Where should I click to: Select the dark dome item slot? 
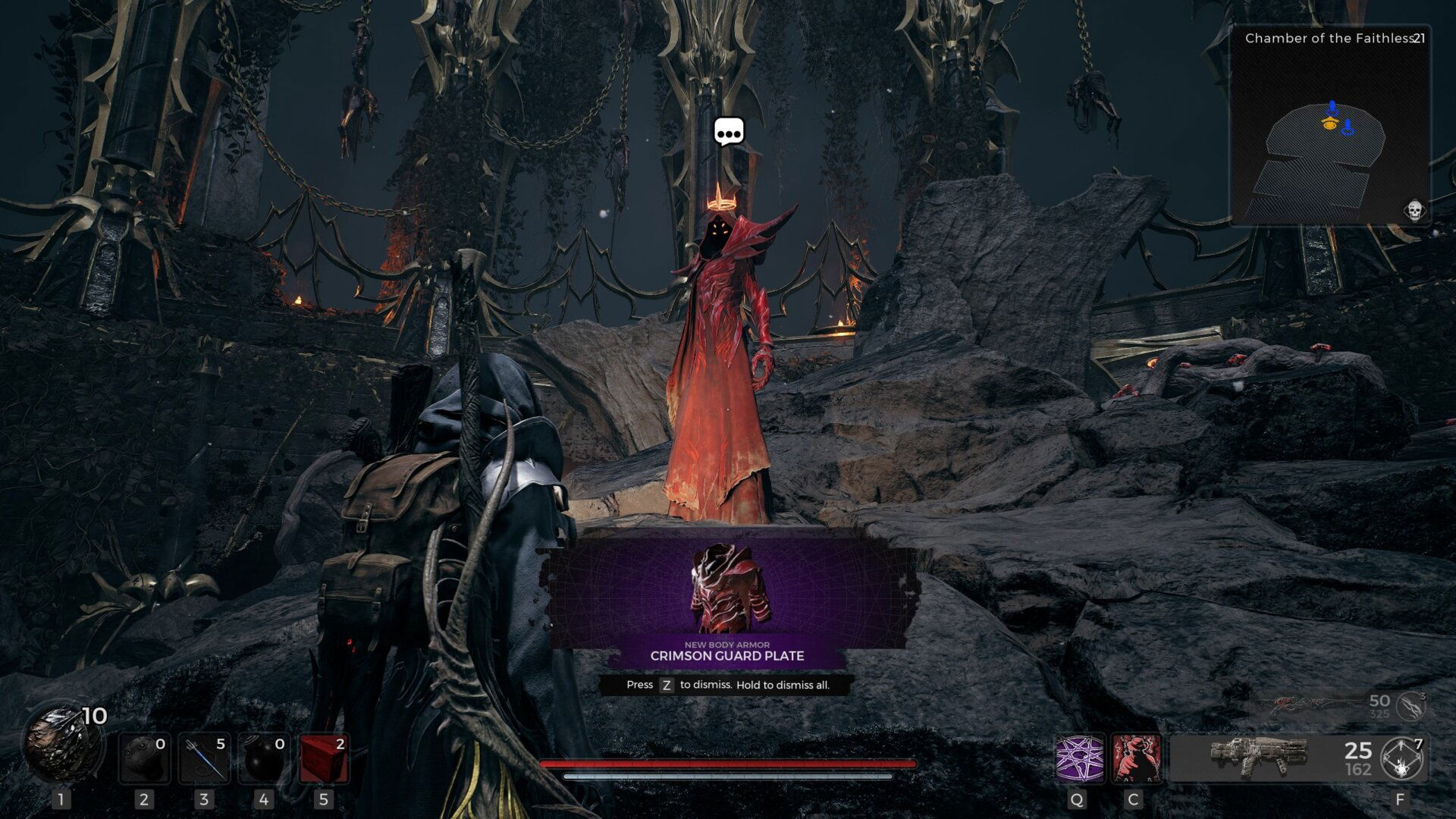click(x=144, y=759)
